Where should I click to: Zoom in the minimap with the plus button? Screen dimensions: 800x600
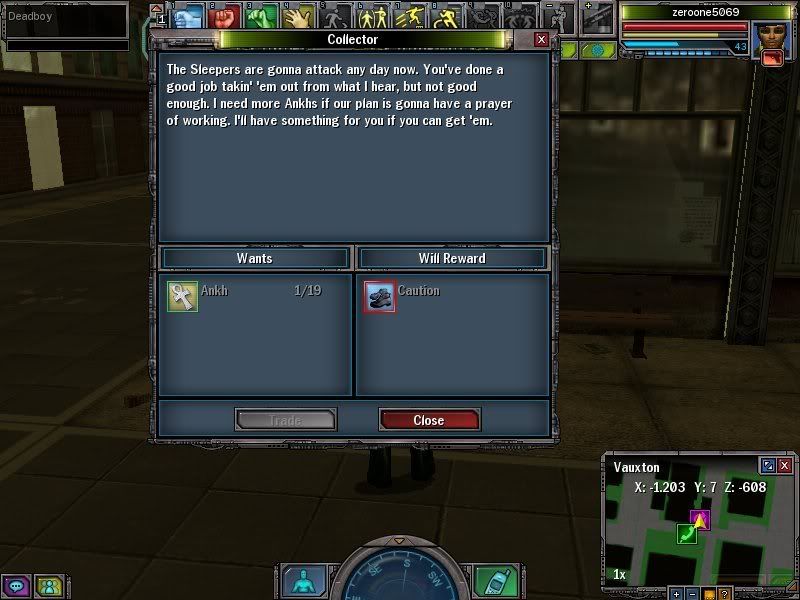pyautogui.click(x=676, y=593)
